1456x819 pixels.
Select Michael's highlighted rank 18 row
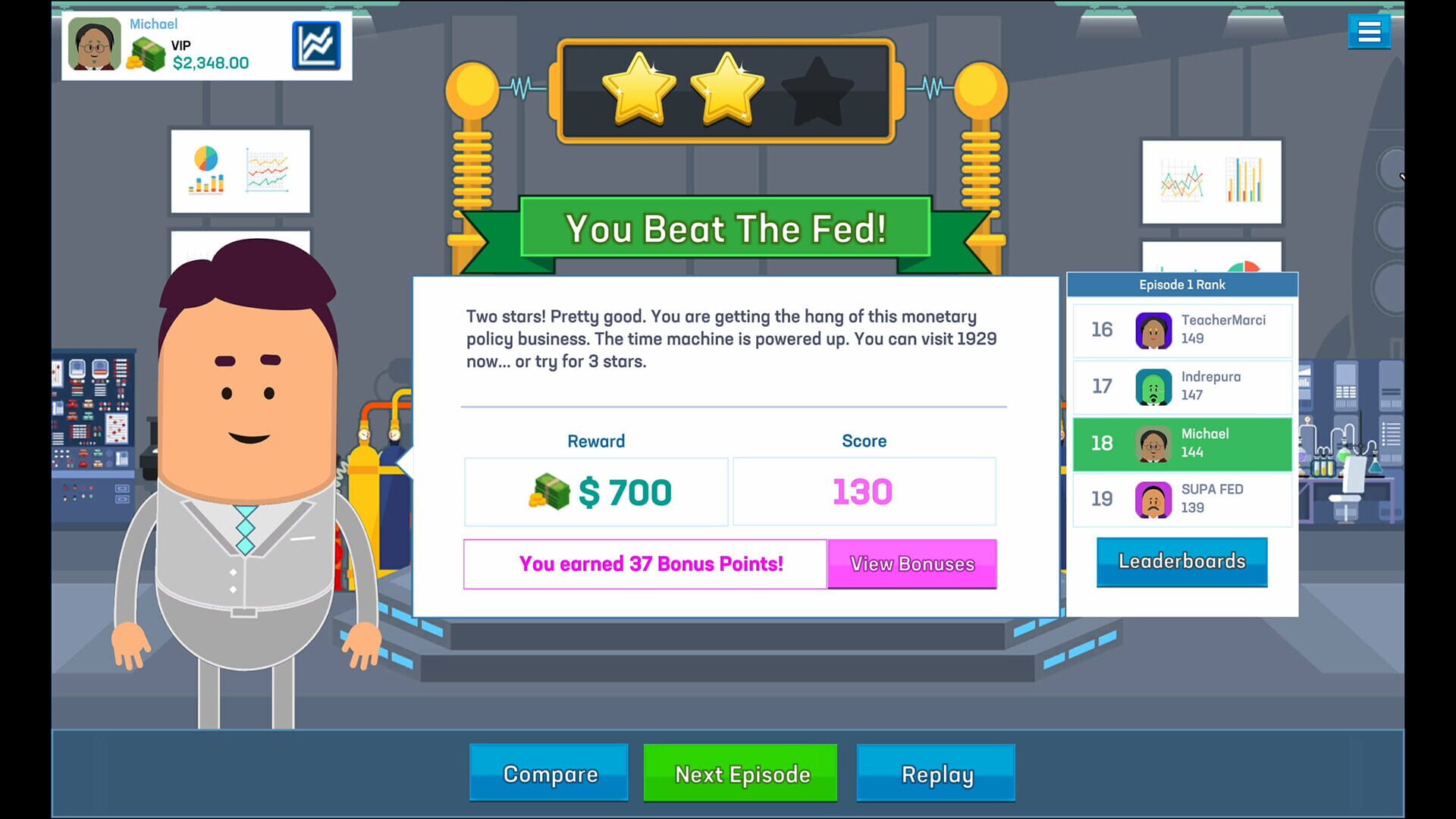click(x=1181, y=444)
